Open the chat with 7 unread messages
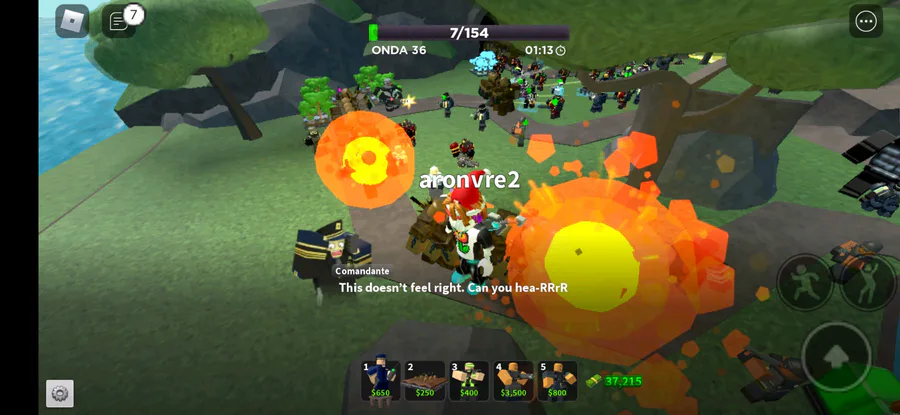Viewport: 900px width, 415px height. [119, 21]
